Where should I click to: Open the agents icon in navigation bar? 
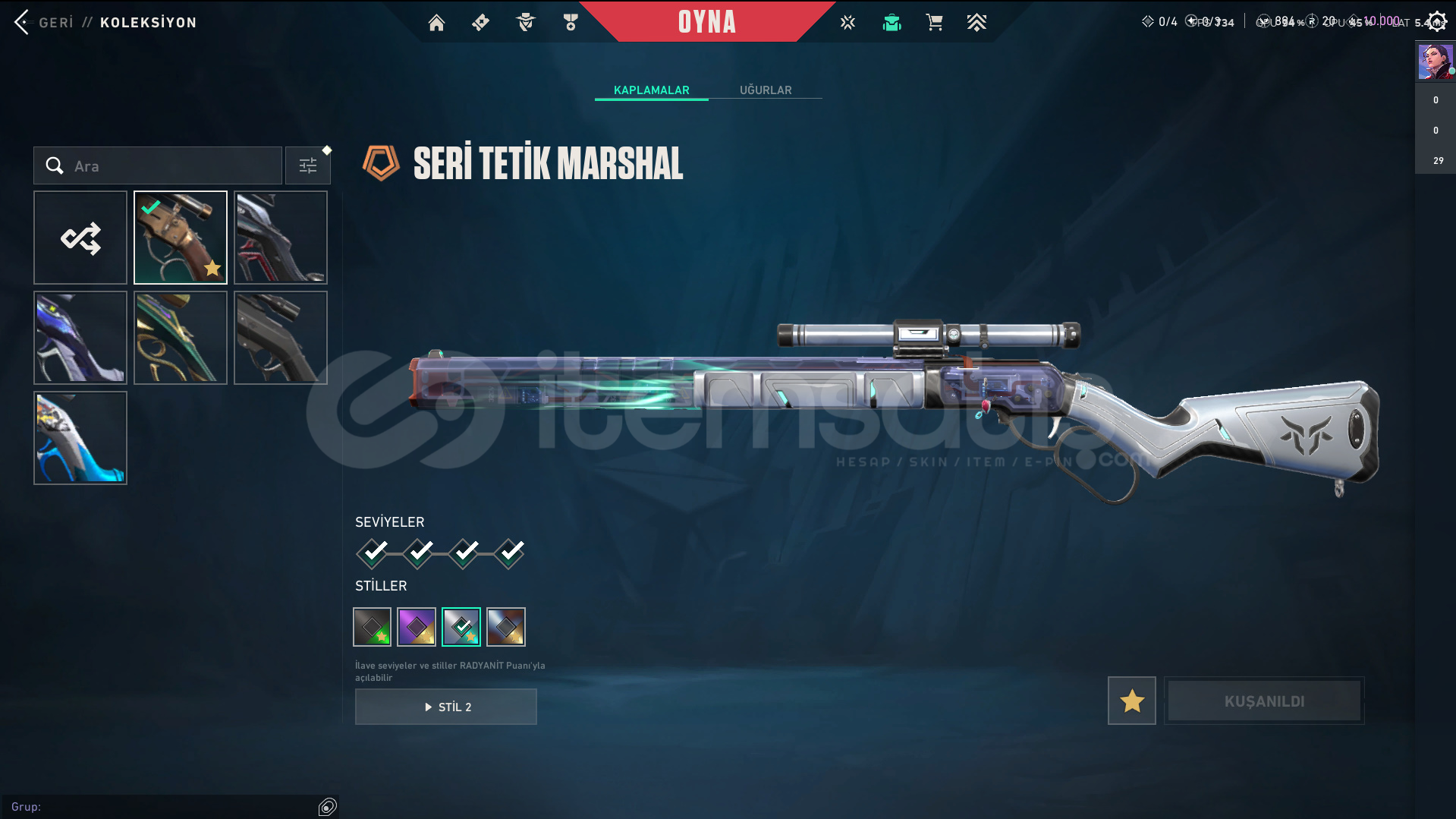(525, 23)
